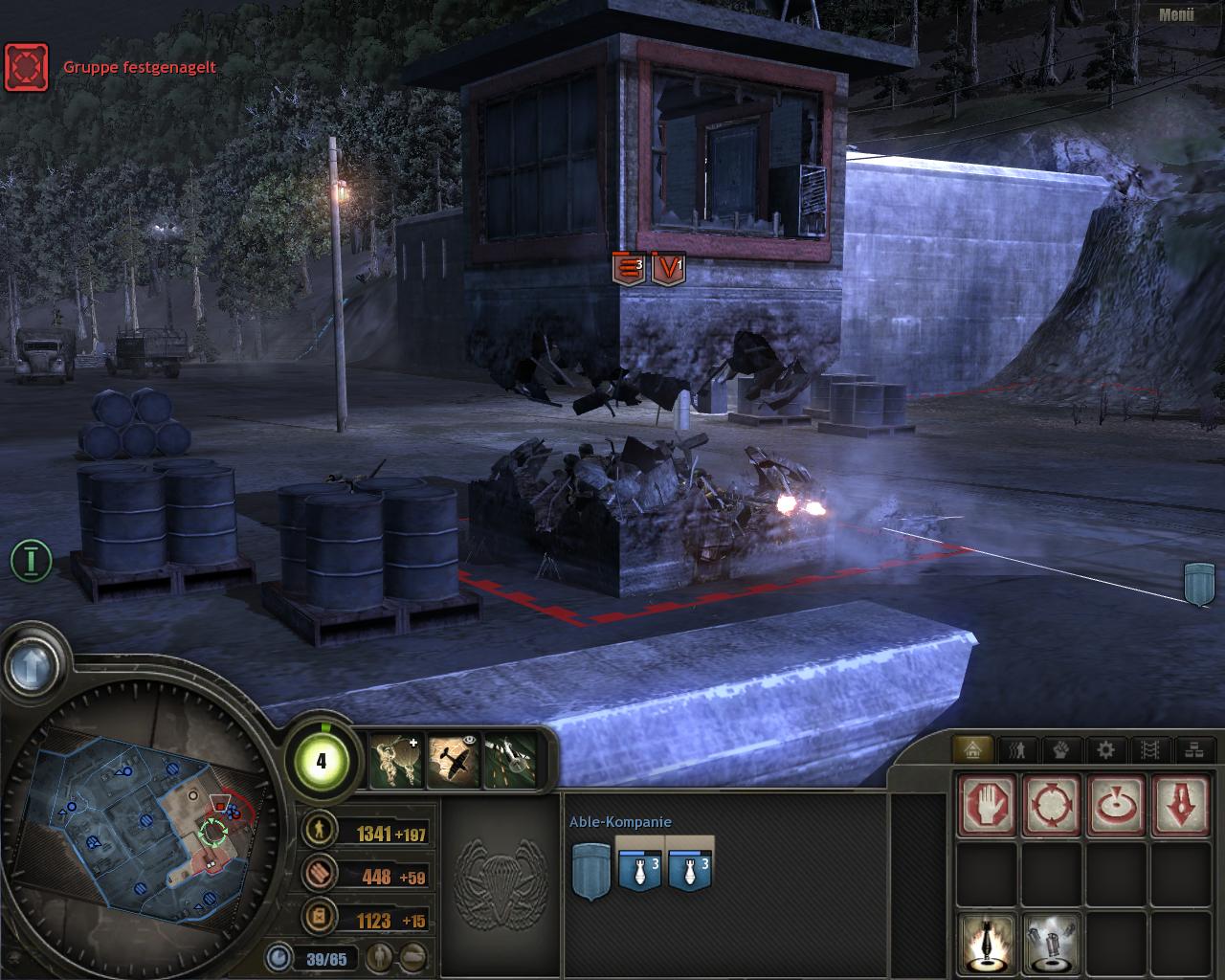
Task: Activate the paratrooper drop commander ability
Action: [394, 762]
